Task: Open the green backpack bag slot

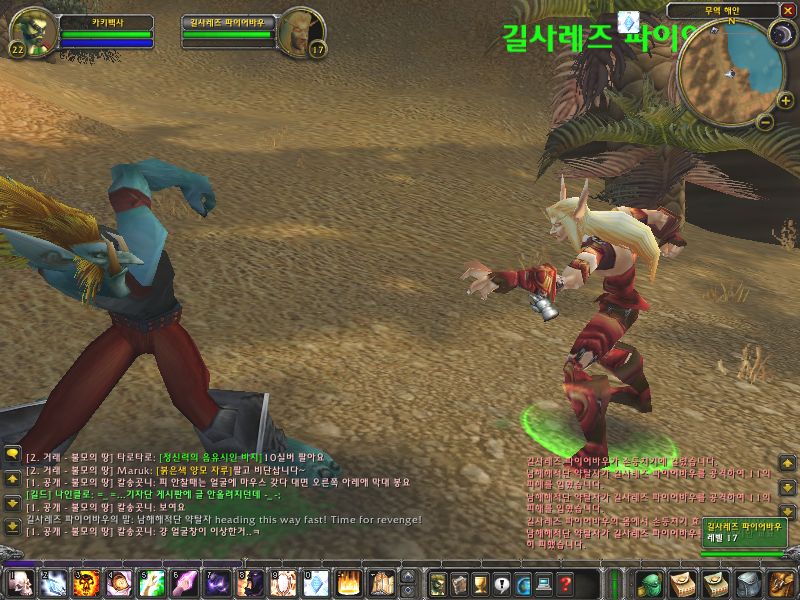Action: click(651, 582)
